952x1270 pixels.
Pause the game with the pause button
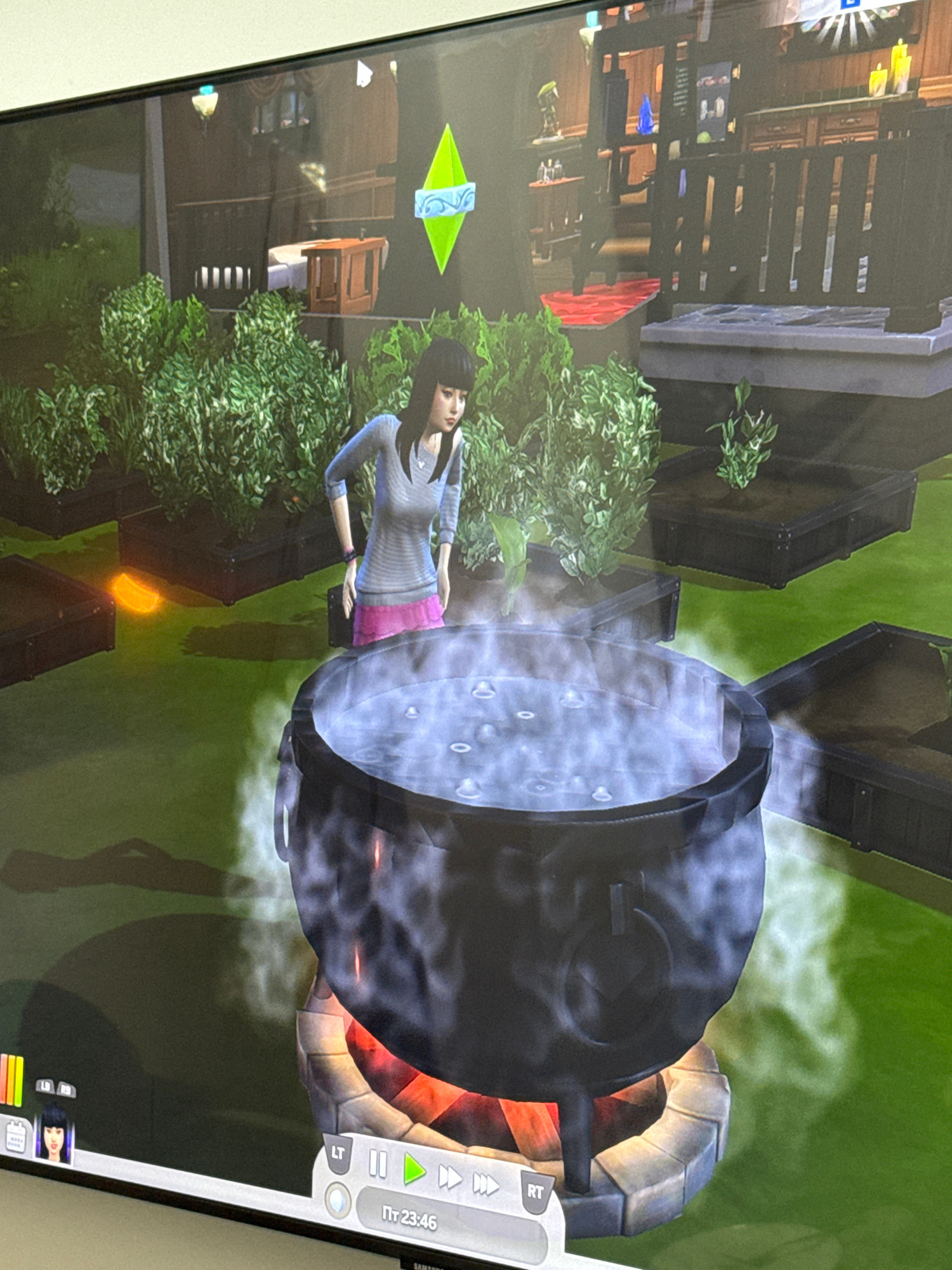(378, 1165)
